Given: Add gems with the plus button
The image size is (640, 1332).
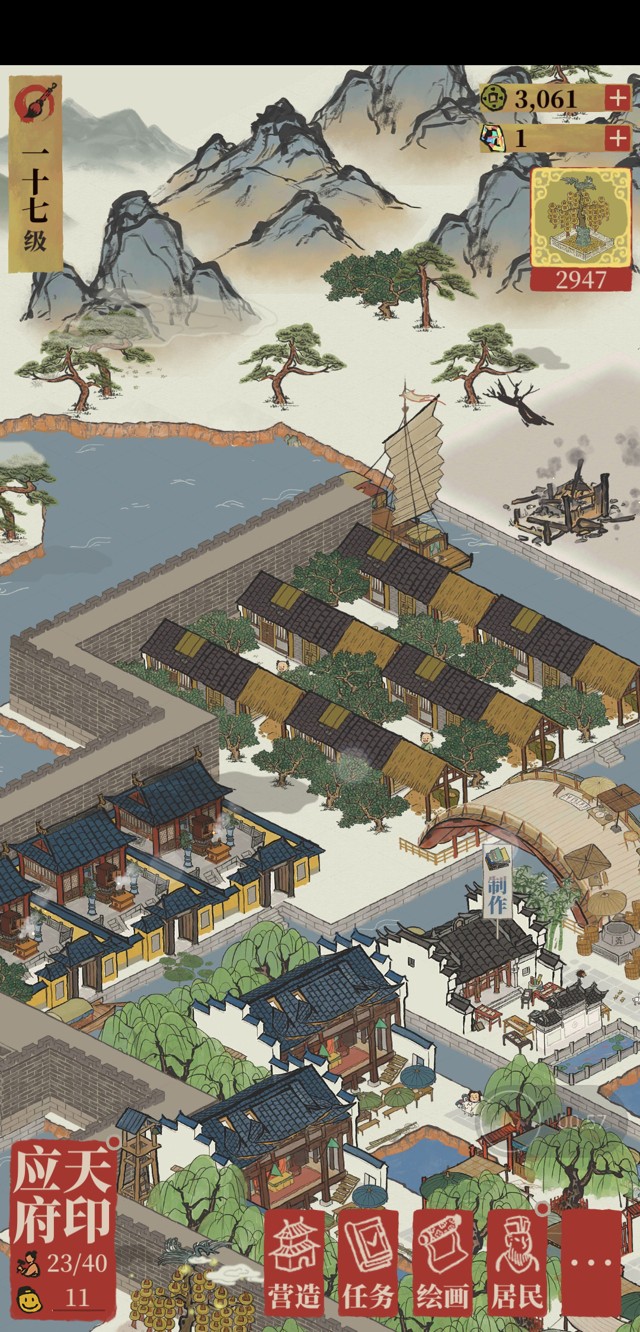Looking at the screenshot, I should [618, 138].
